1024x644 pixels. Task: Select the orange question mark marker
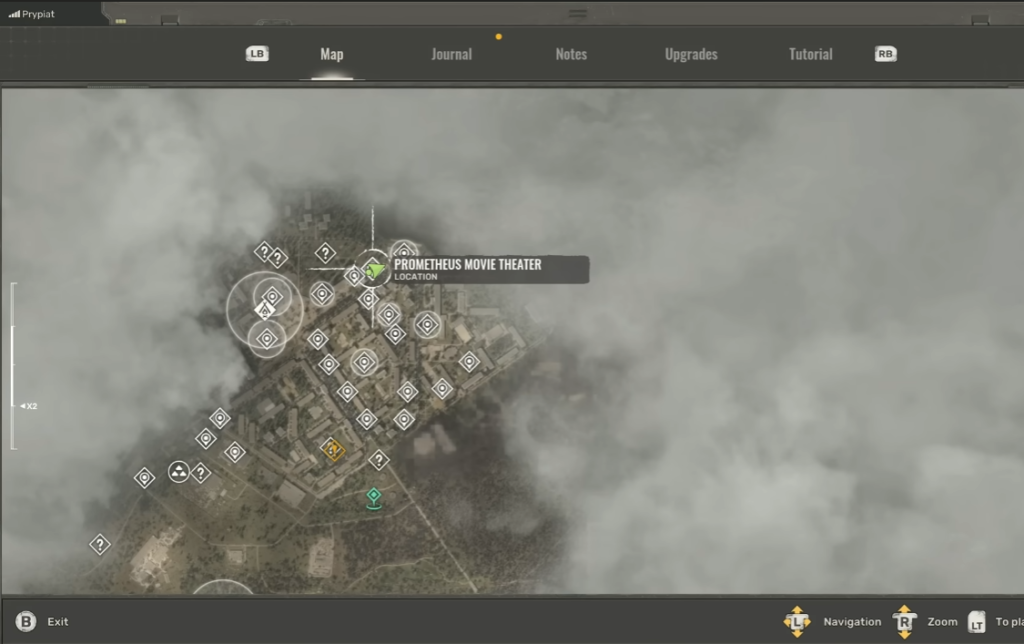334,450
